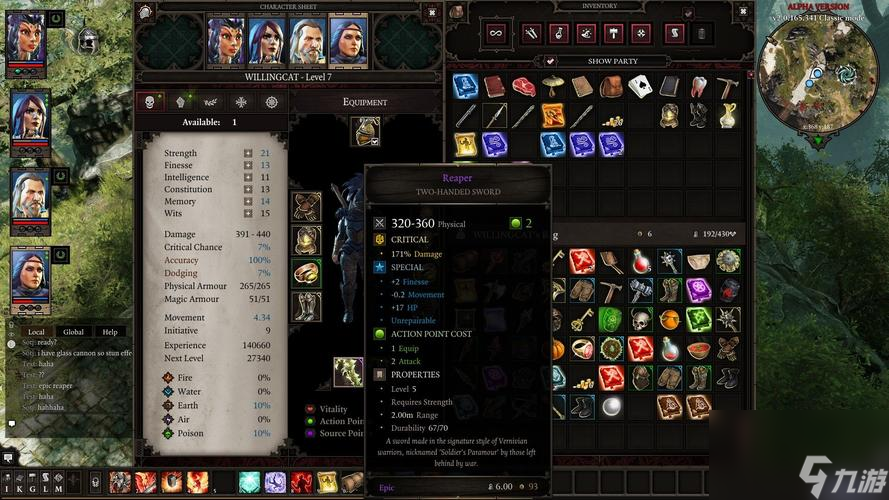The height and width of the screenshot is (500, 889).
Task: Pick the playing cards item
Action: (641, 87)
